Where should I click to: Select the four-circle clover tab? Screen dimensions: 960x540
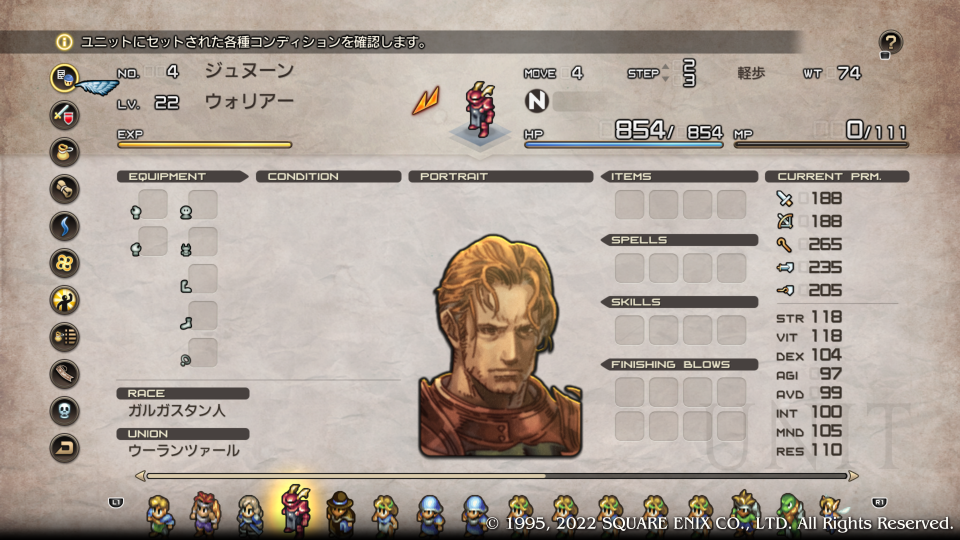click(65, 263)
